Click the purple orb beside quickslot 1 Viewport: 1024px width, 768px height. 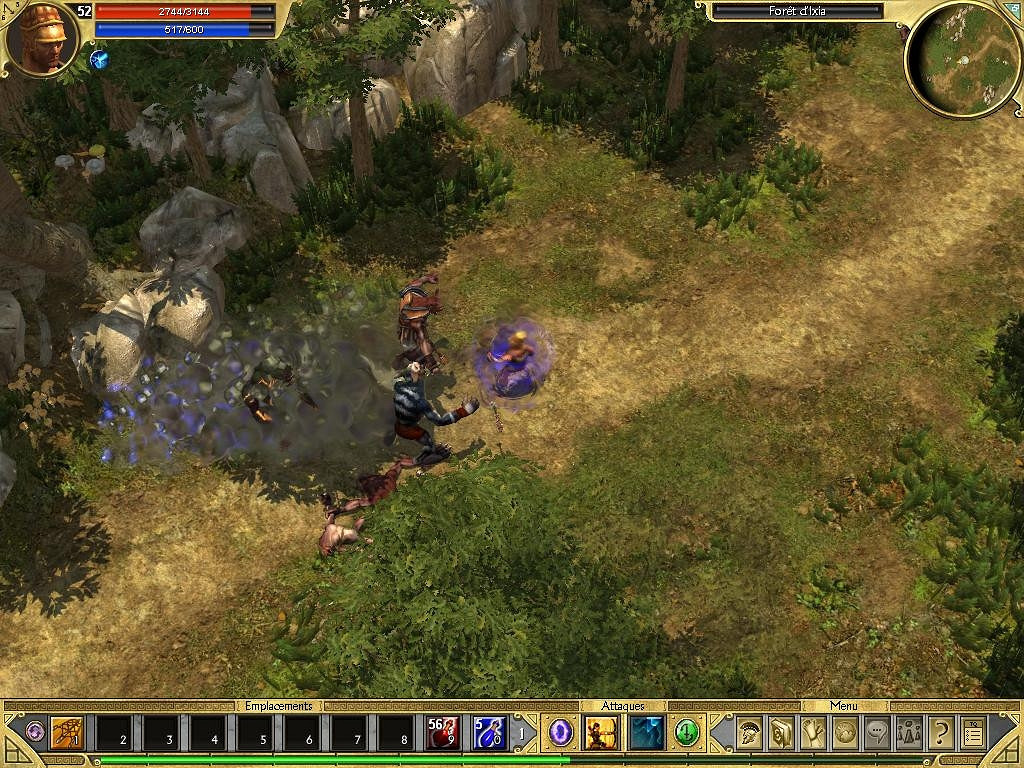pyautogui.click(x=35, y=732)
